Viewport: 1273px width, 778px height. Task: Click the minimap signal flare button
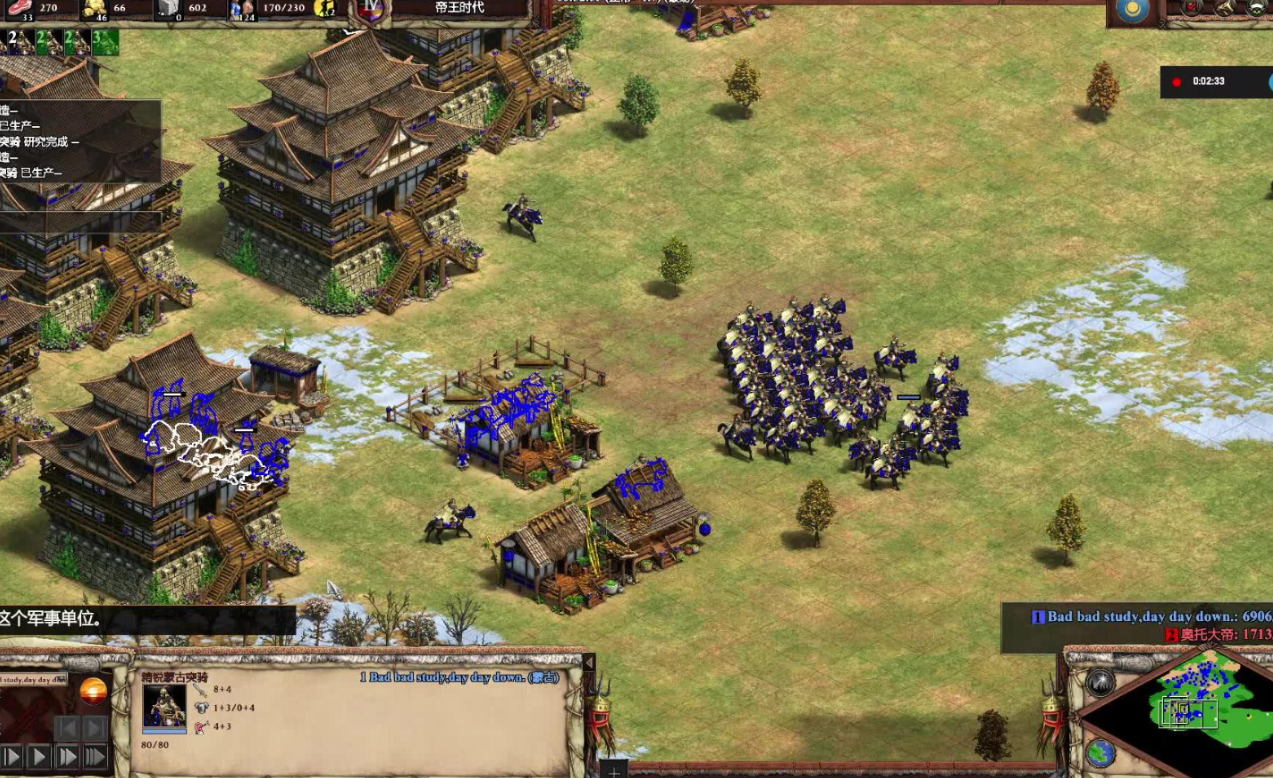(1100, 683)
